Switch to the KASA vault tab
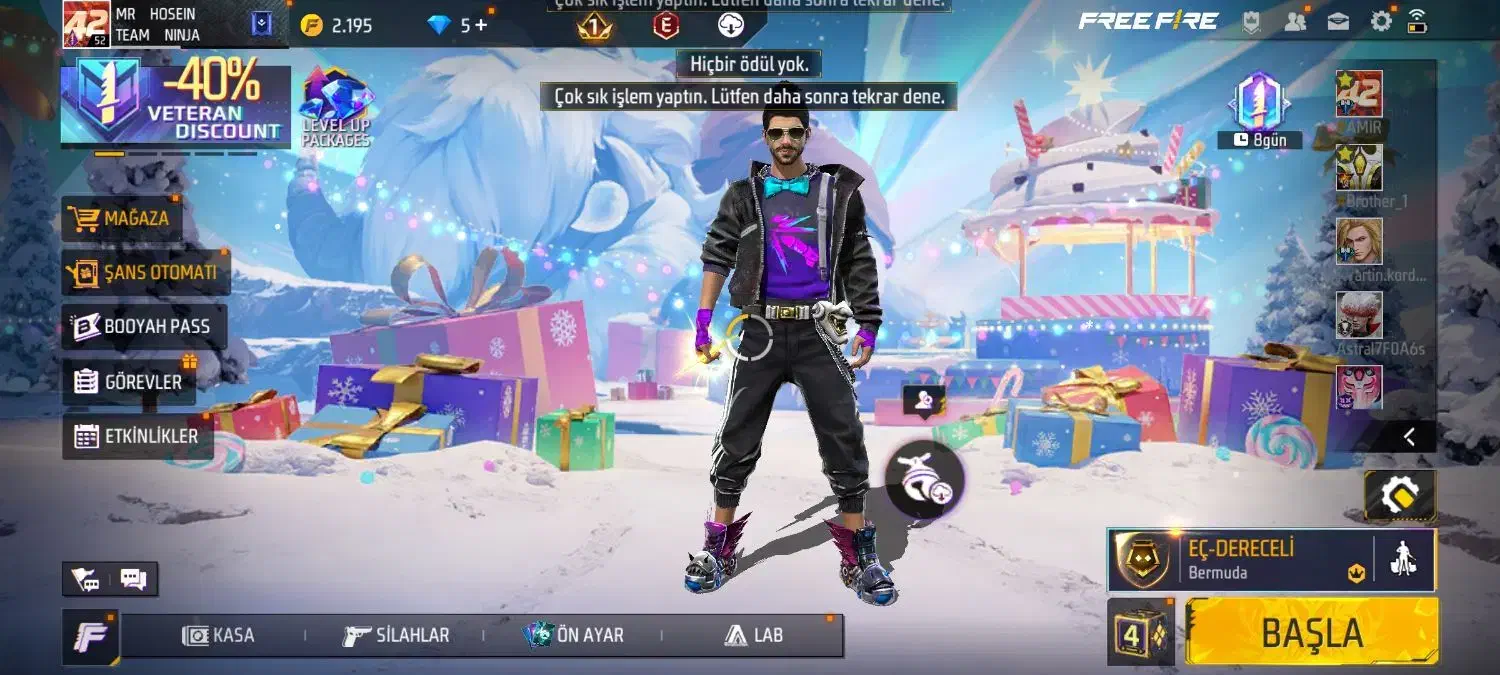The width and height of the screenshot is (1500, 675). tap(219, 635)
